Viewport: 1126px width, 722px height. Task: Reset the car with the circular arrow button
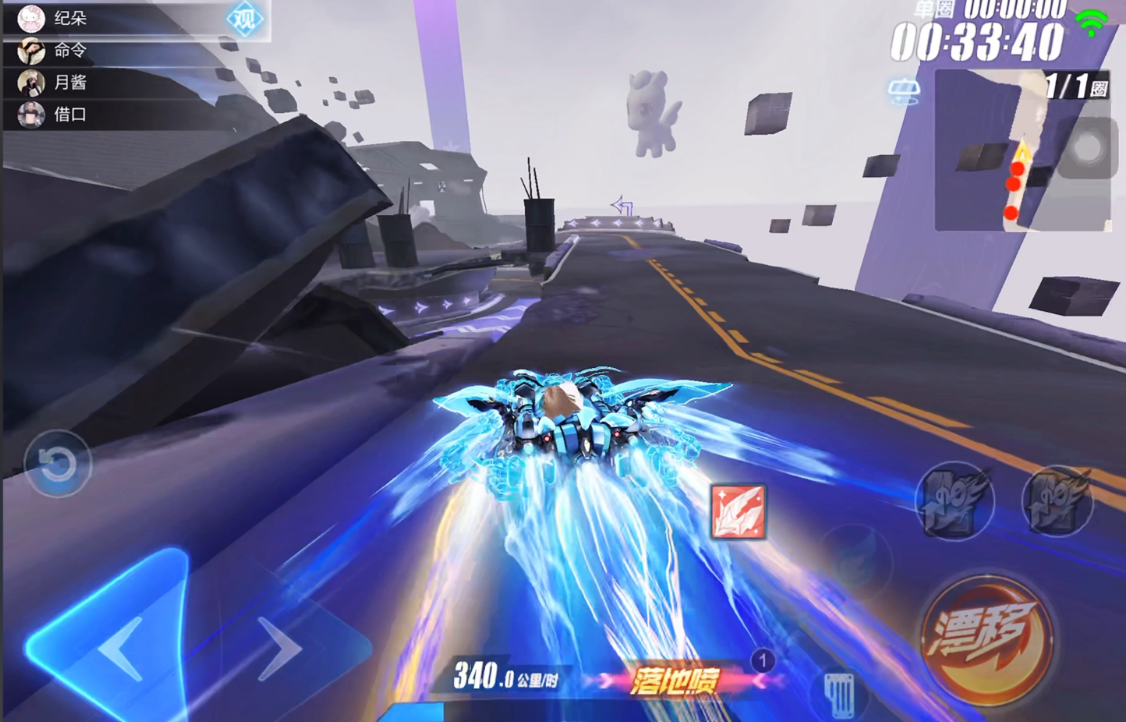coord(58,463)
